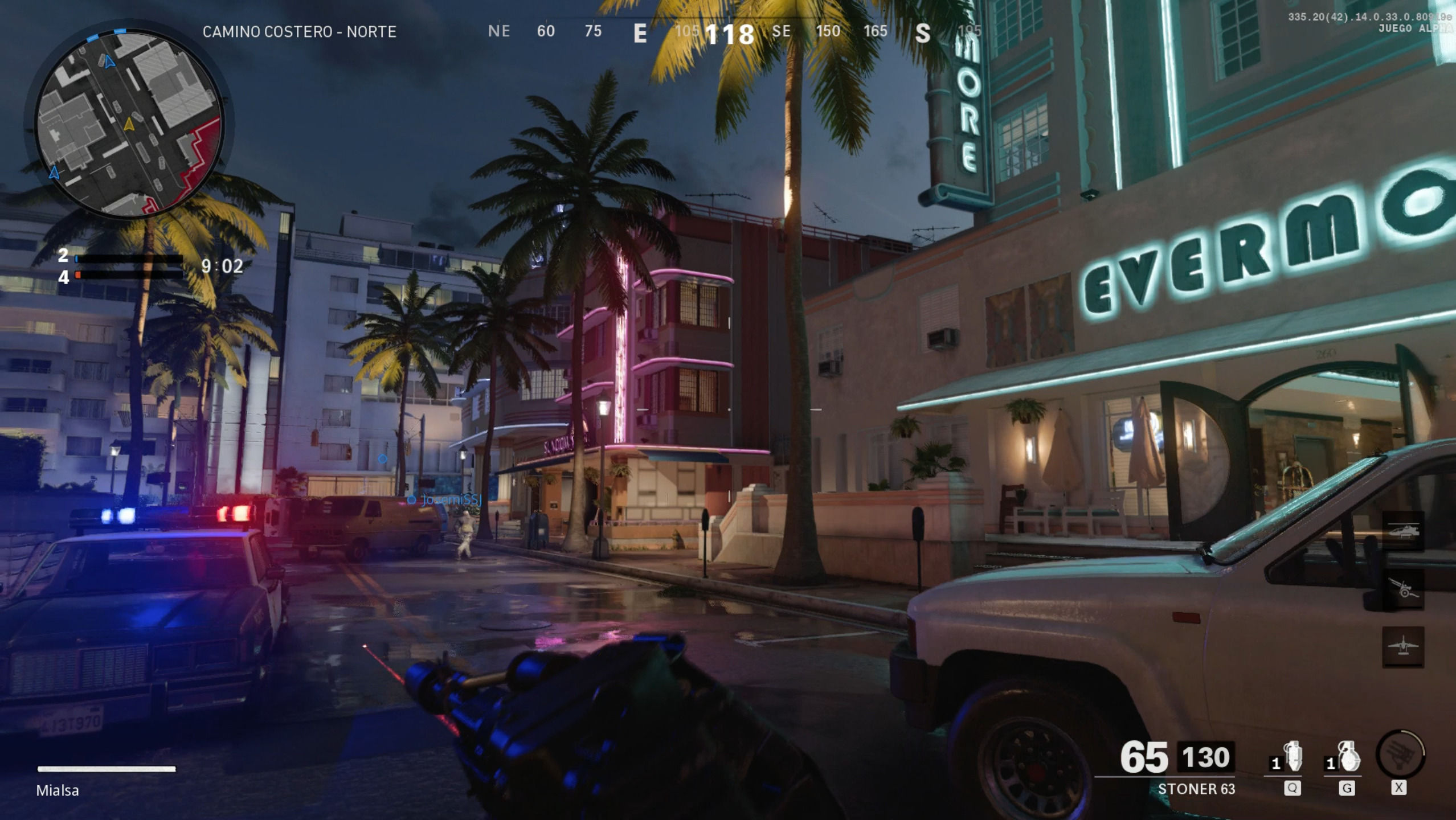Click the STONER 63 weapon label
The width and height of the screenshot is (1456, 820).
point(1196,789)
